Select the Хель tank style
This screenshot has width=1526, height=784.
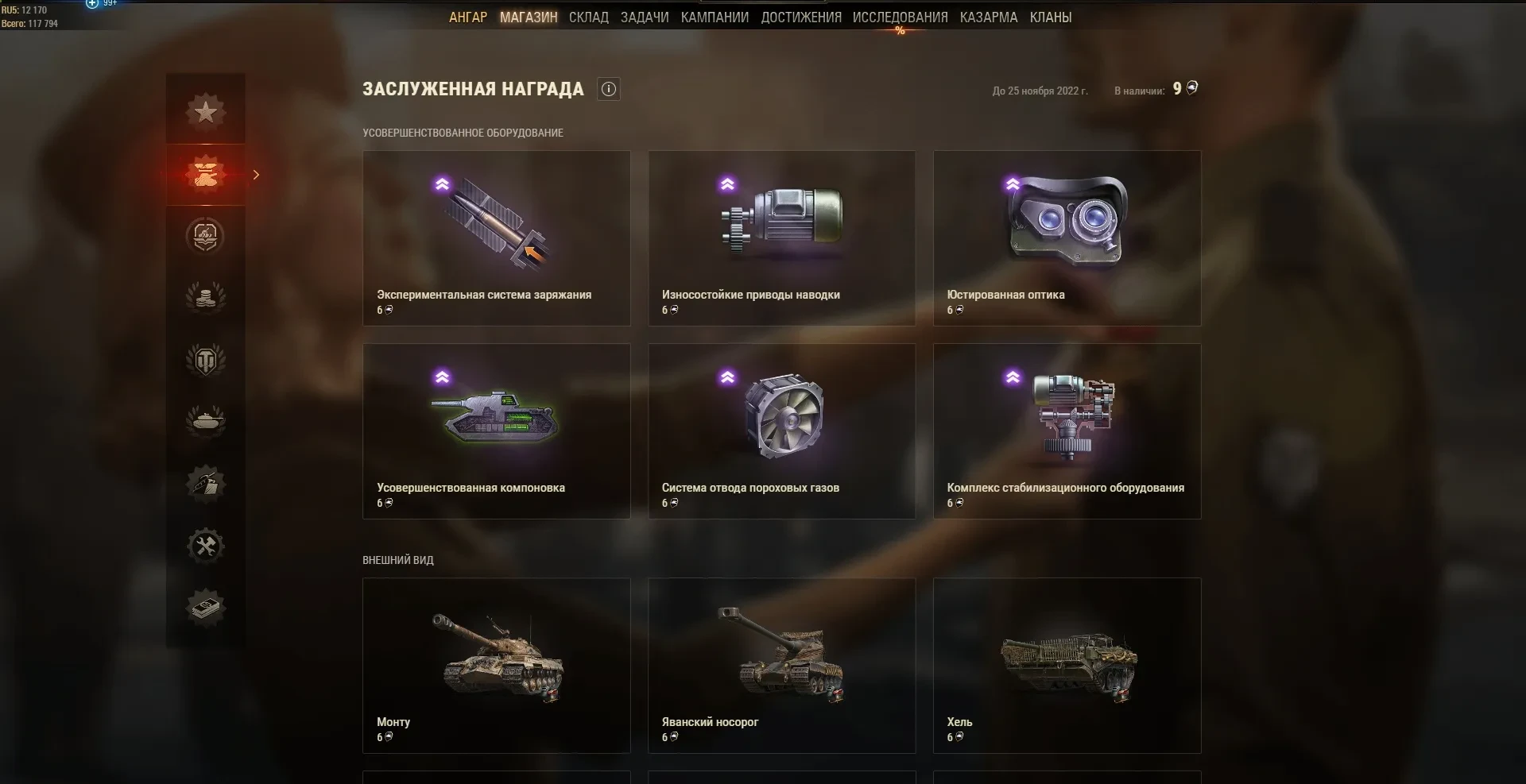[x=1067, y=665]
